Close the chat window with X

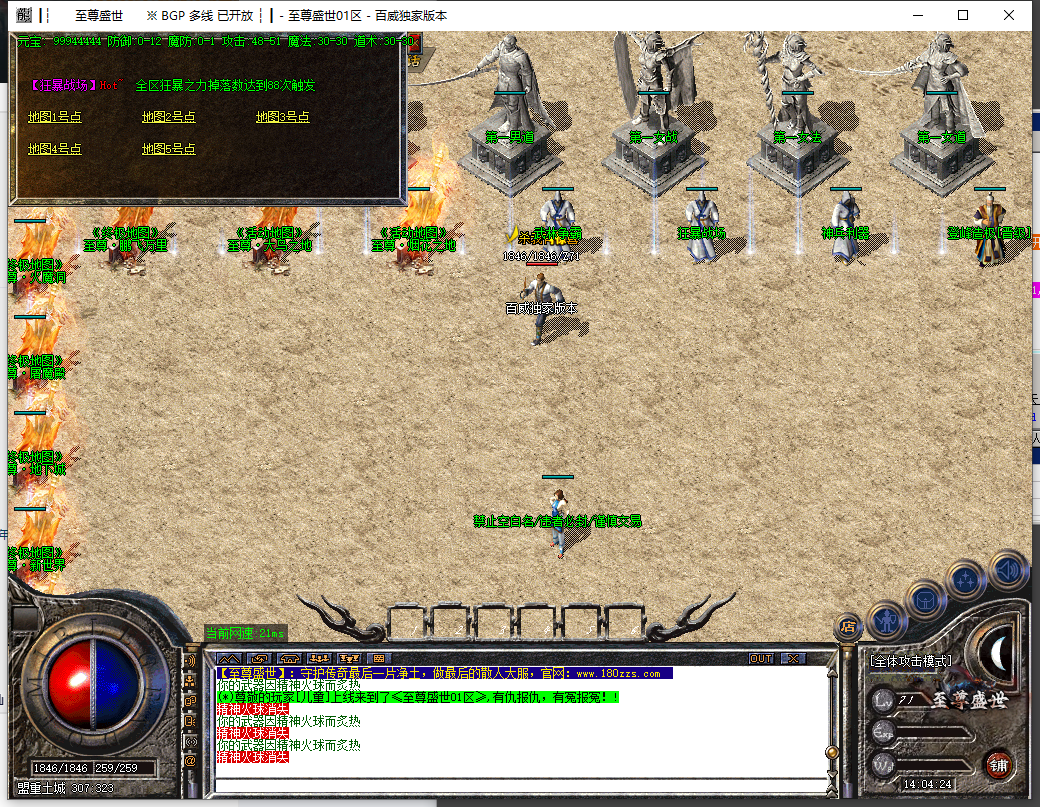(792, 659)
